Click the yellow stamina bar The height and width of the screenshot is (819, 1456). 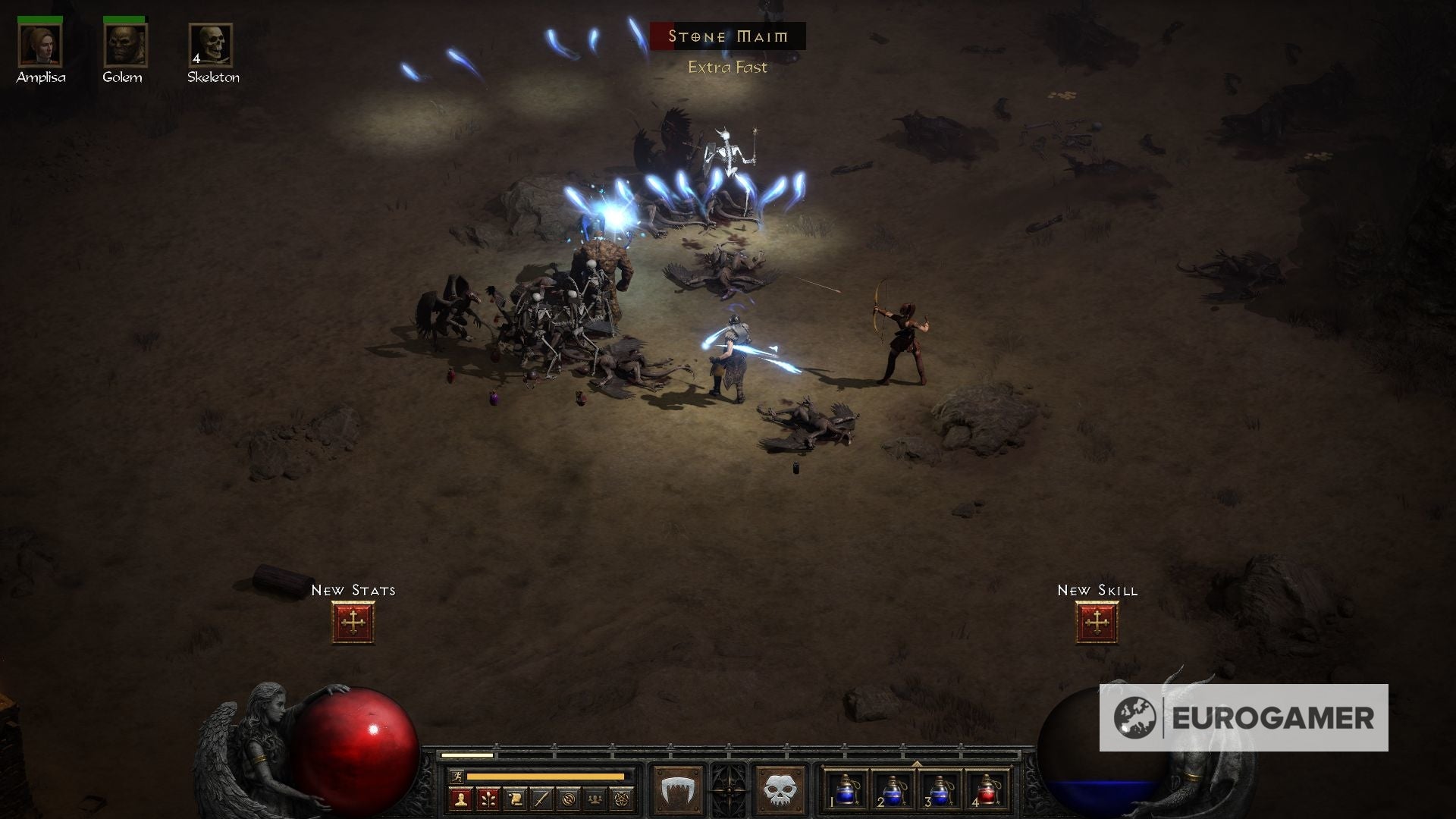[x=544, y=777]
